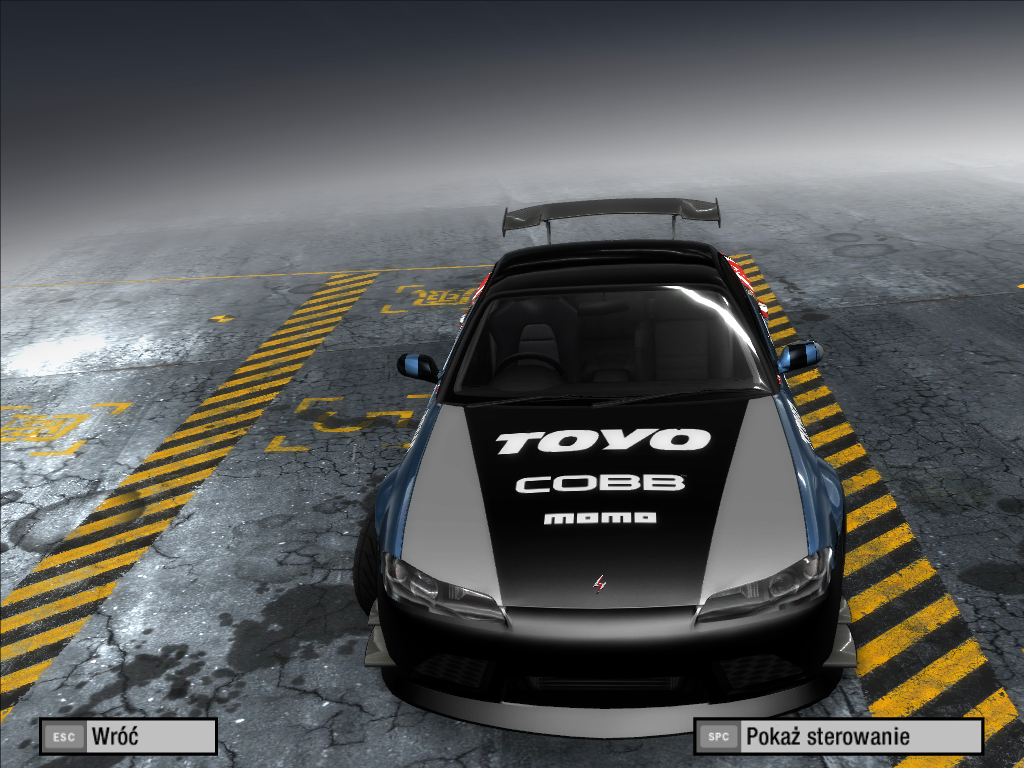
Task: Show controls via Pokaż sterowanie button
Action: pos(838,737)
